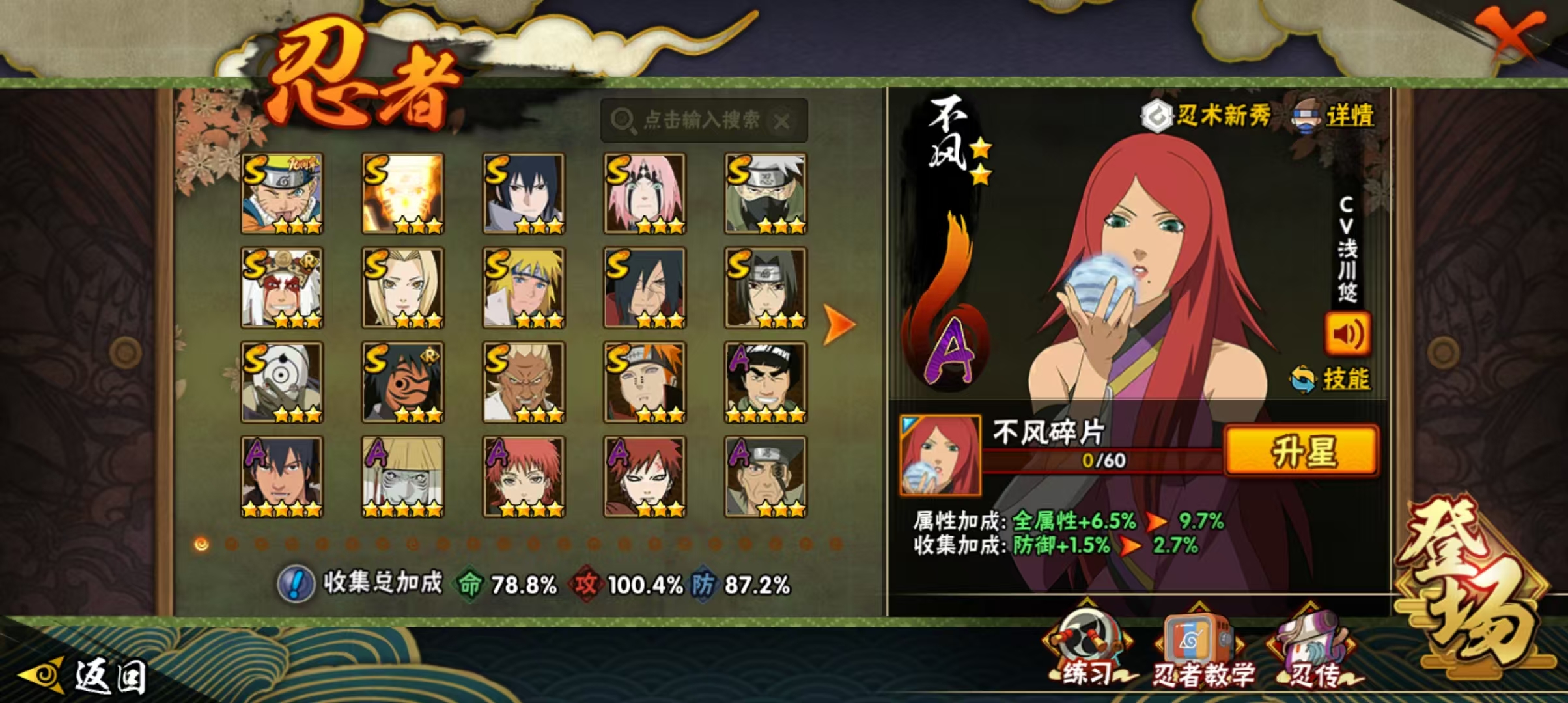The width and height of the screenshot is (1568, 703).
Task: Select red-haired Gaara with forehead mark
Action: click(645, 476)
